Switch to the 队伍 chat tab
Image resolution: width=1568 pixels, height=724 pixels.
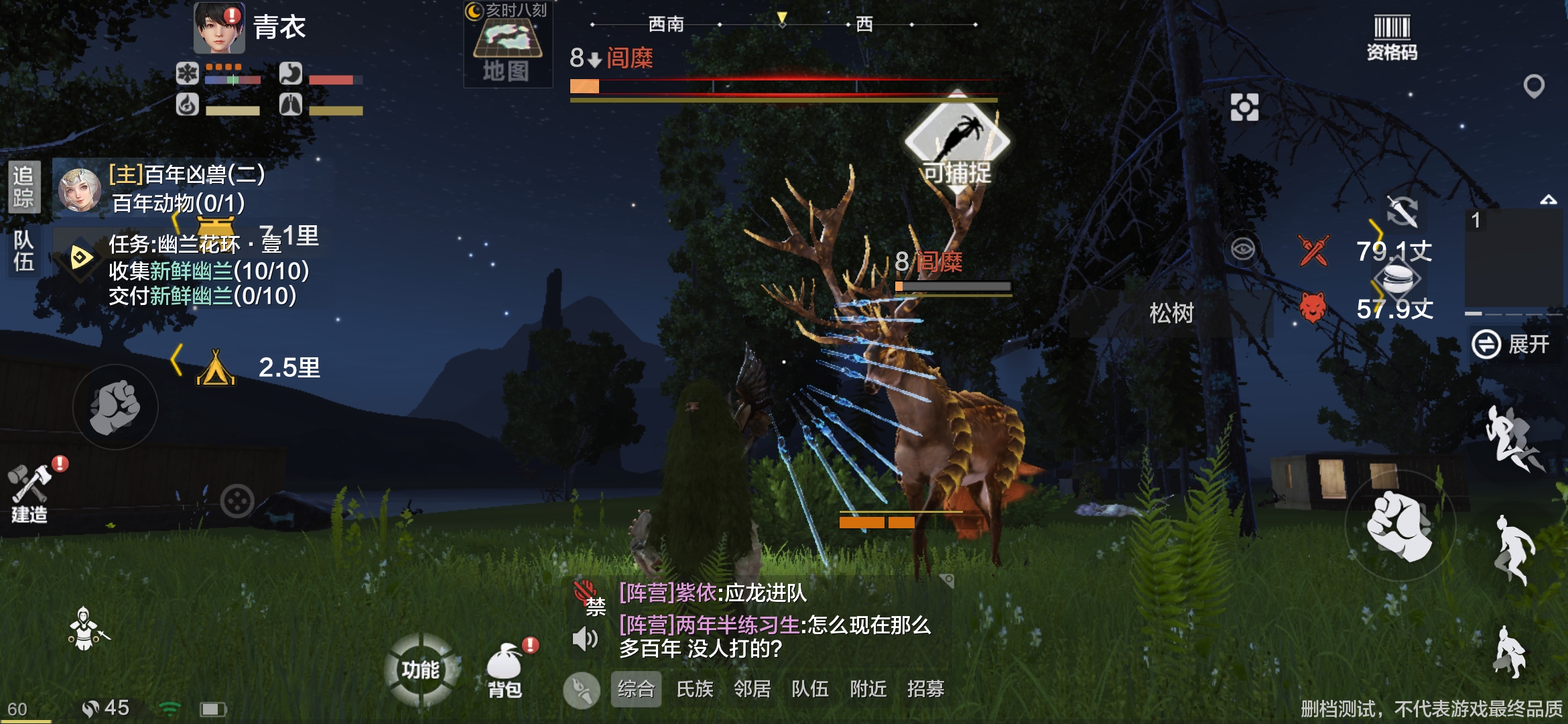point(810,688)
